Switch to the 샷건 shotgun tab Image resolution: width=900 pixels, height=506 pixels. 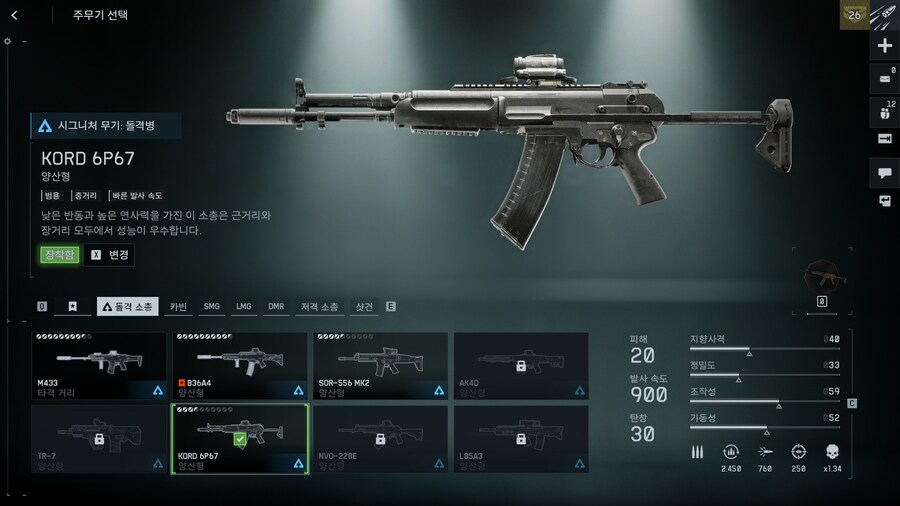point(364,306)
